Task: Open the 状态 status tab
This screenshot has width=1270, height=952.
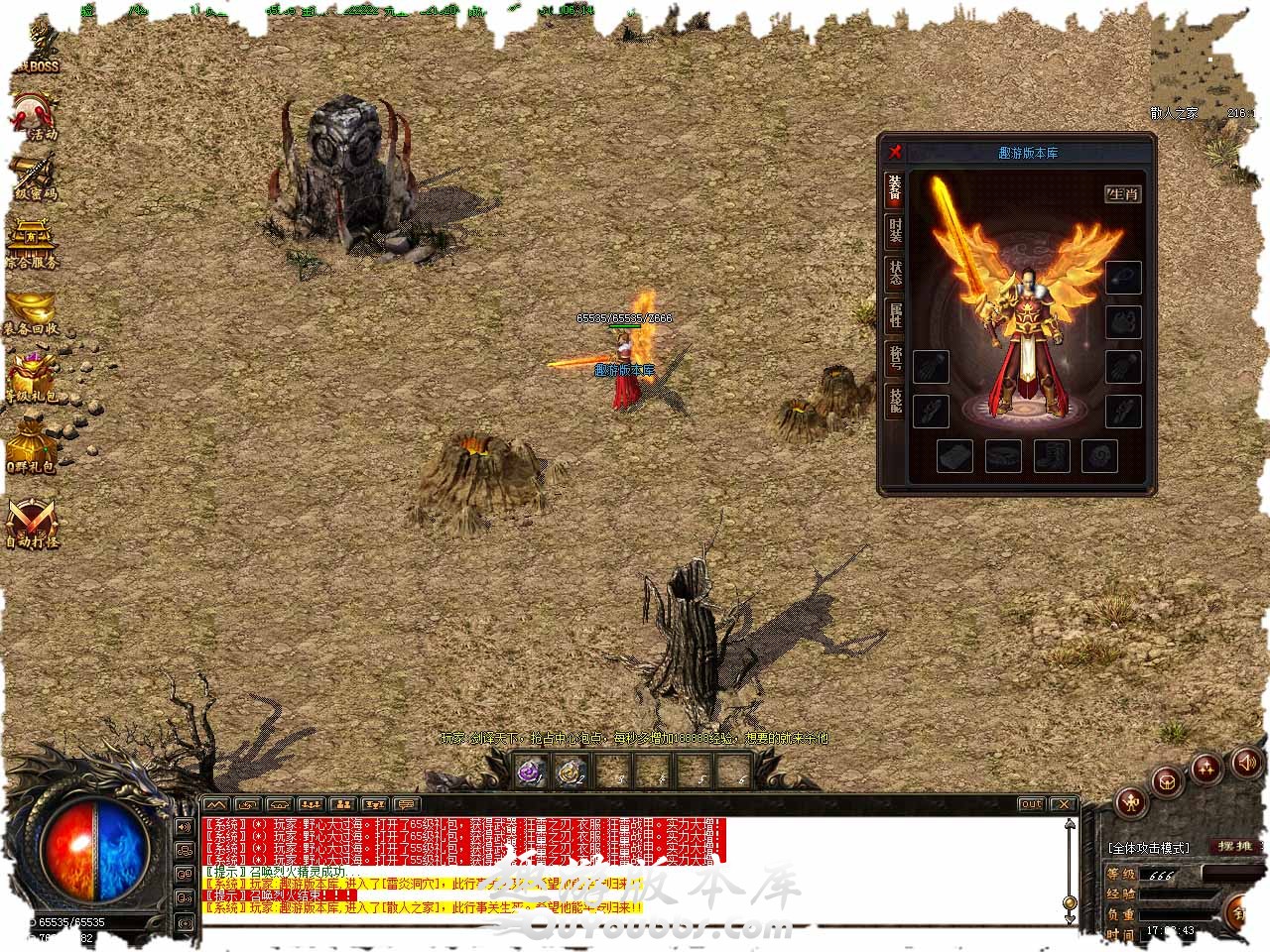Action: pos(895,274)
